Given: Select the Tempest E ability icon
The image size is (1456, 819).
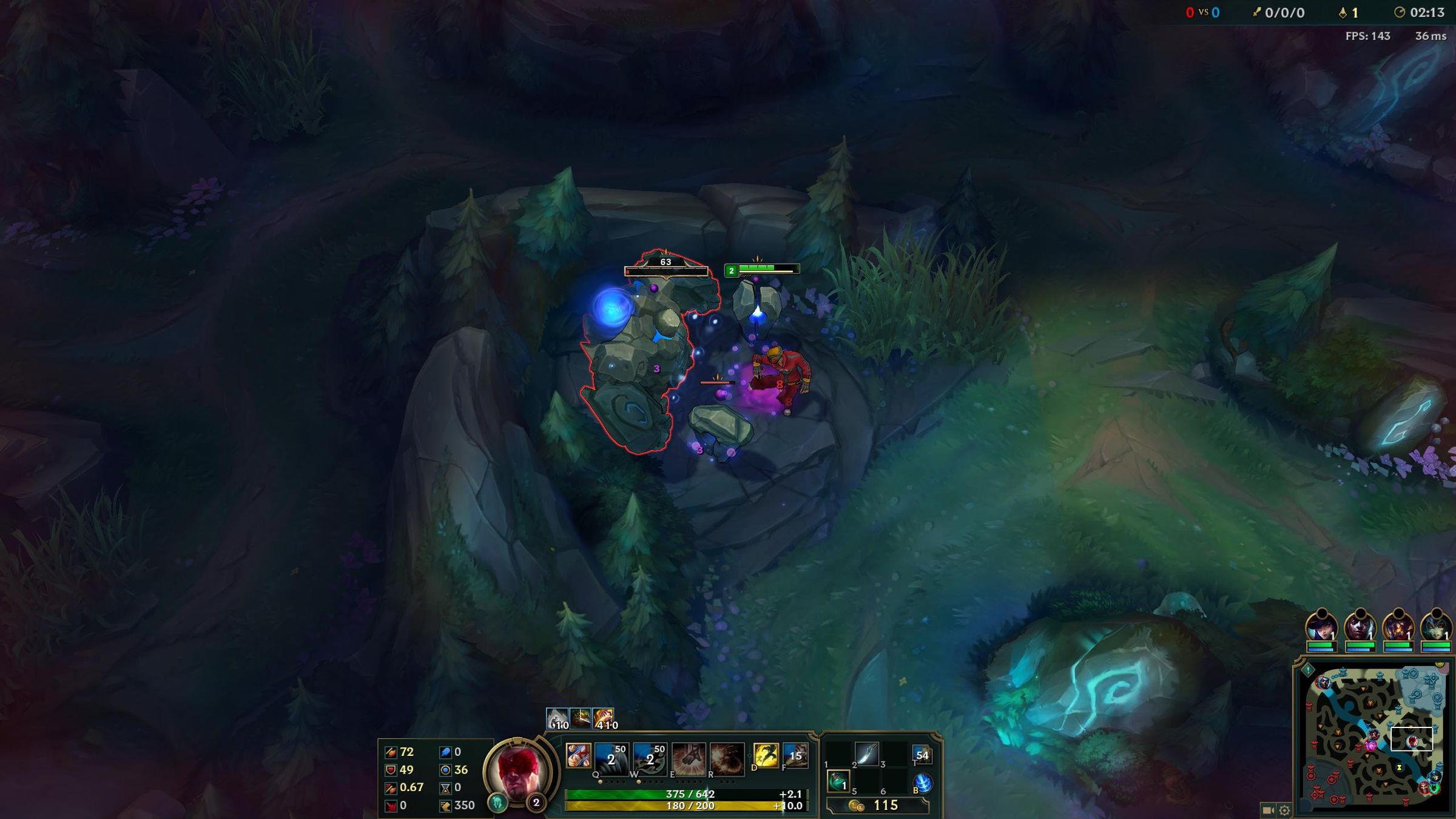Looking at the screenshot, I should point(689,760).
